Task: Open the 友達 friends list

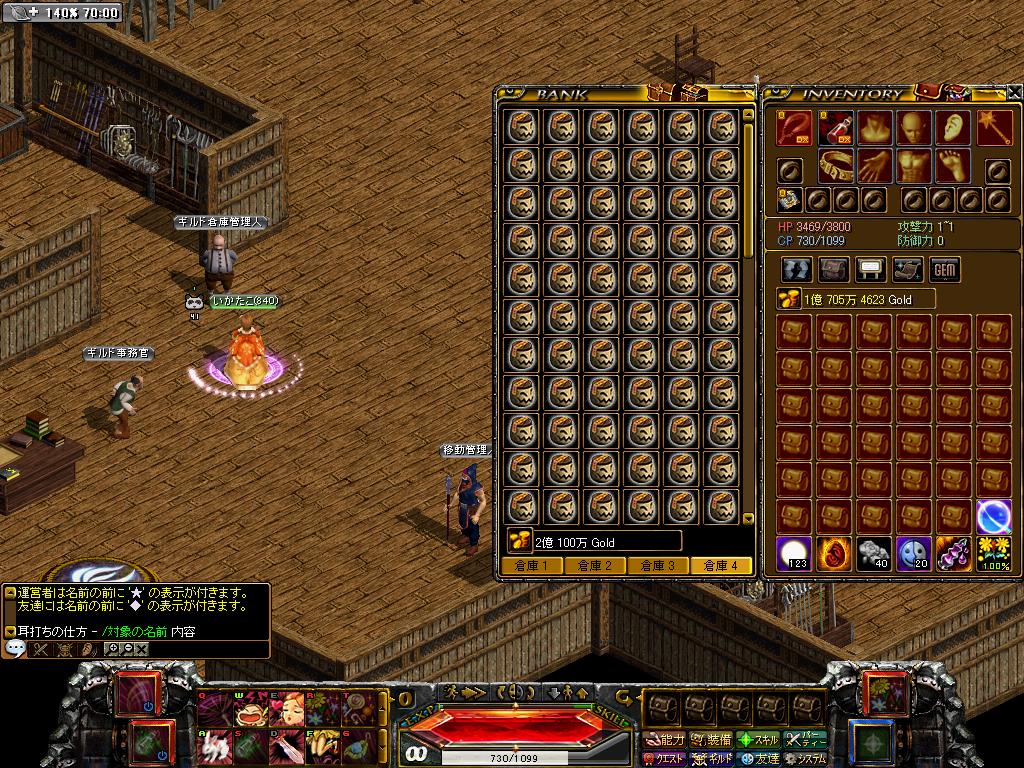Action: [x=759, y=759]
